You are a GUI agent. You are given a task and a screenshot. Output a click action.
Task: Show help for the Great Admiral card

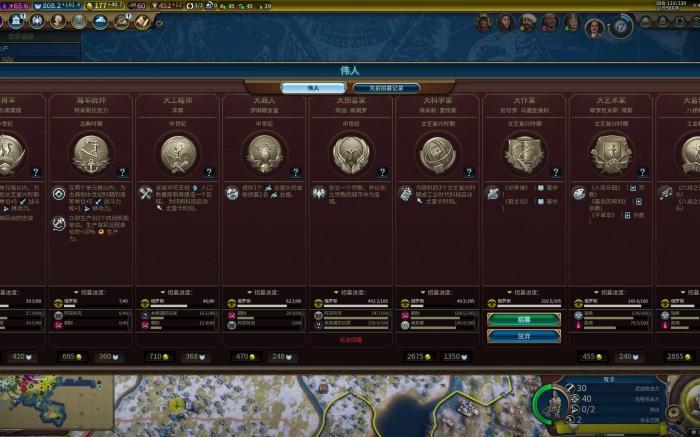[x=122, y=172]
